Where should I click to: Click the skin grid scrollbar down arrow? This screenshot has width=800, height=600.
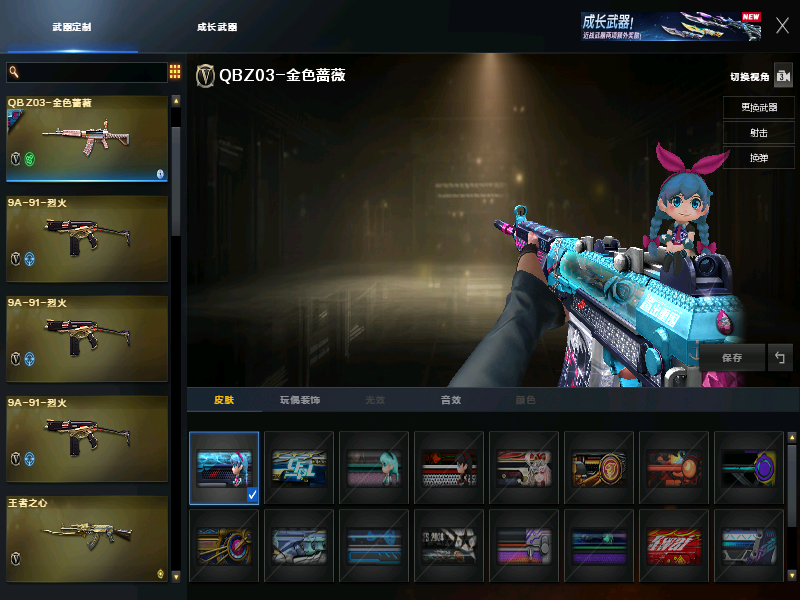click(x=793, y=575)
